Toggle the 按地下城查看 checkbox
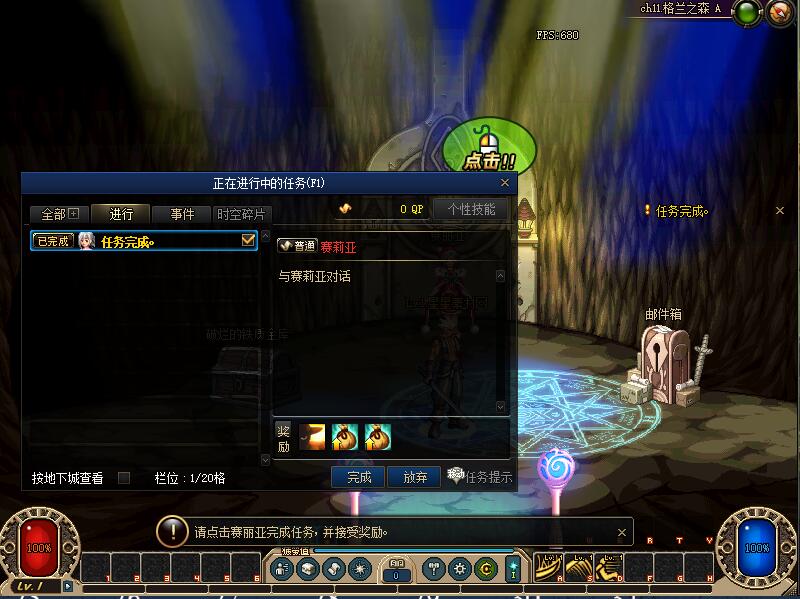The image size is (800, 599). (124, 478)
